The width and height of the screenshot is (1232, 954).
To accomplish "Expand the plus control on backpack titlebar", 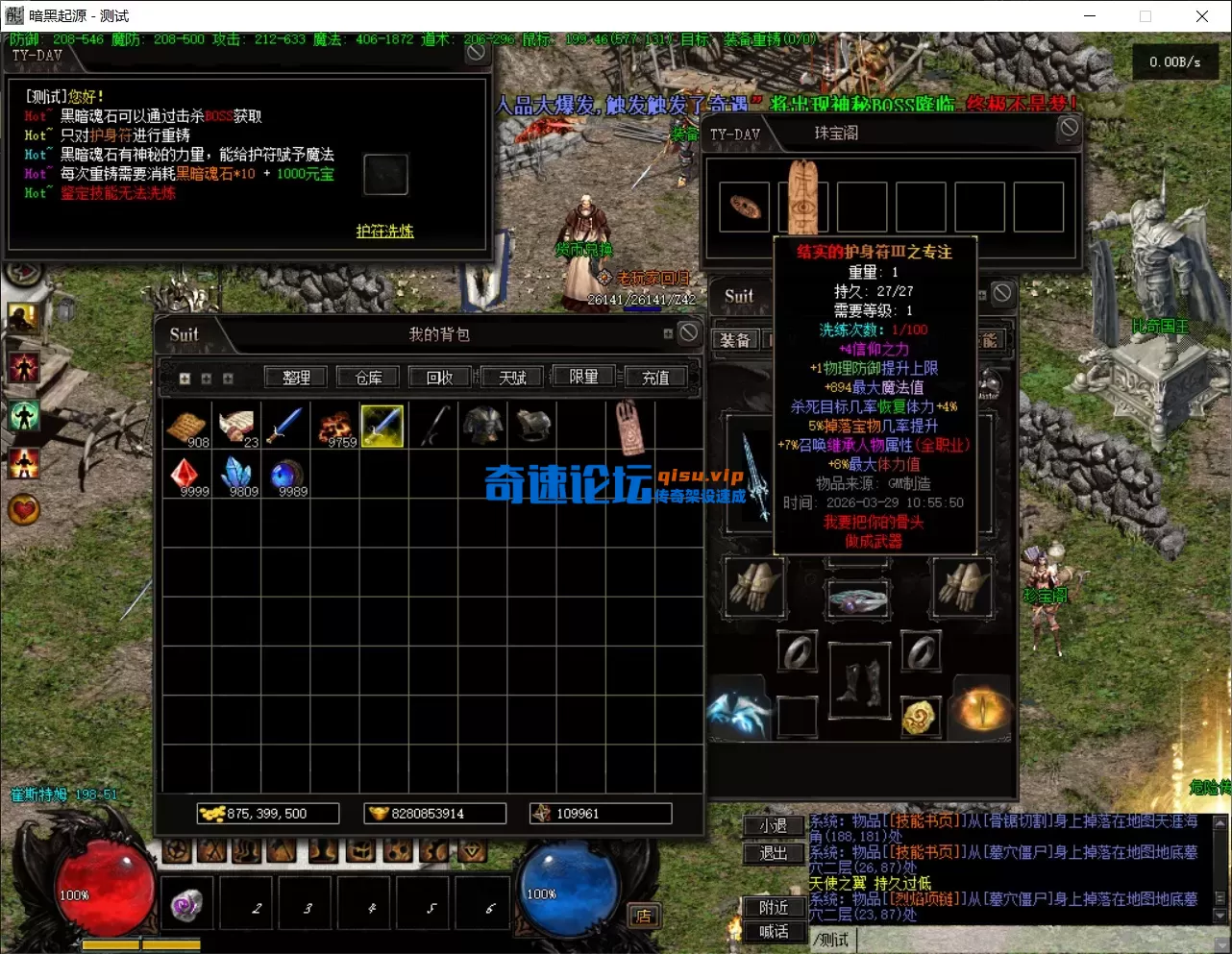I will coord(667,331).
